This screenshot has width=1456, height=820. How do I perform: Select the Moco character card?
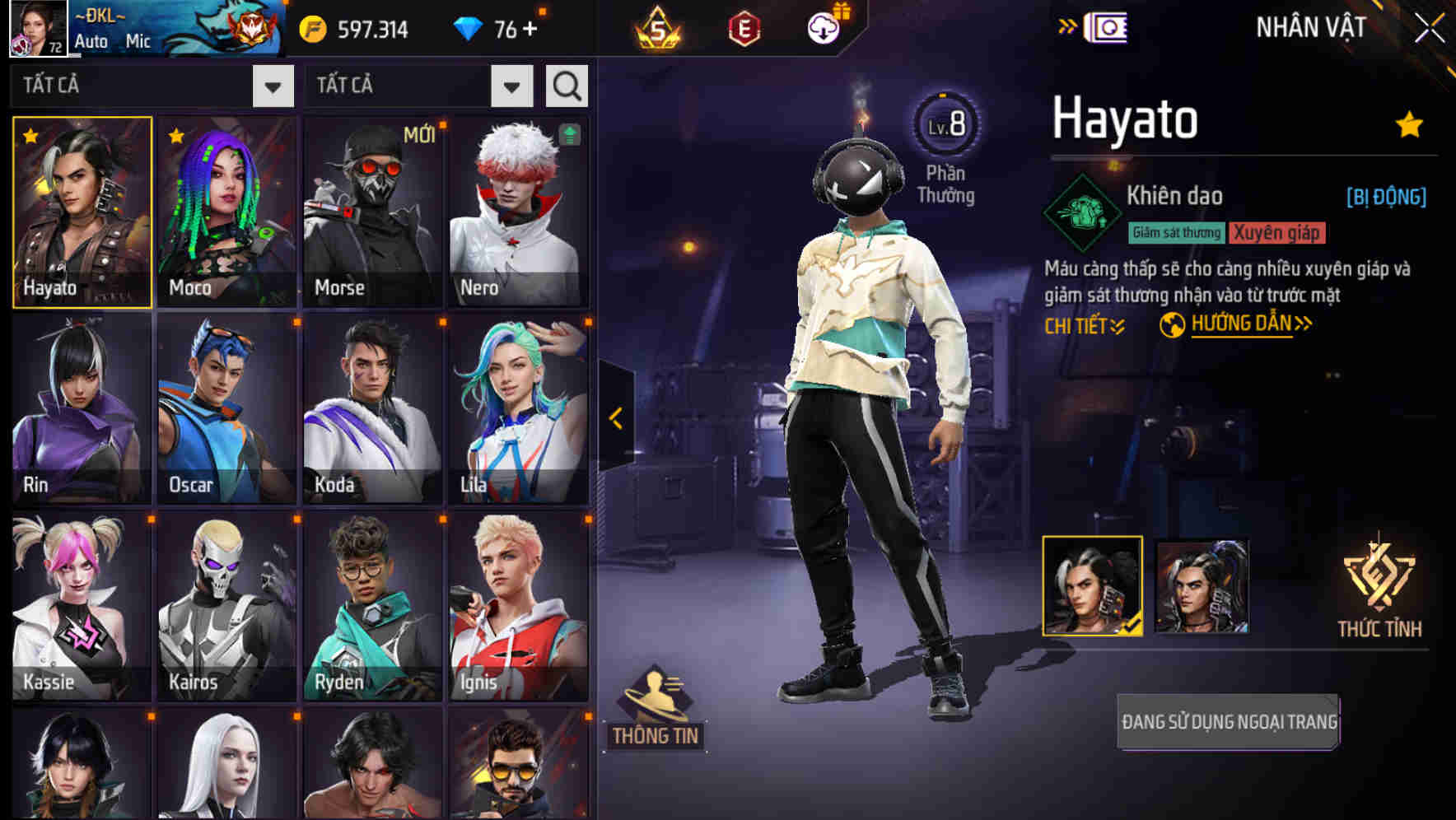[227, 212]
